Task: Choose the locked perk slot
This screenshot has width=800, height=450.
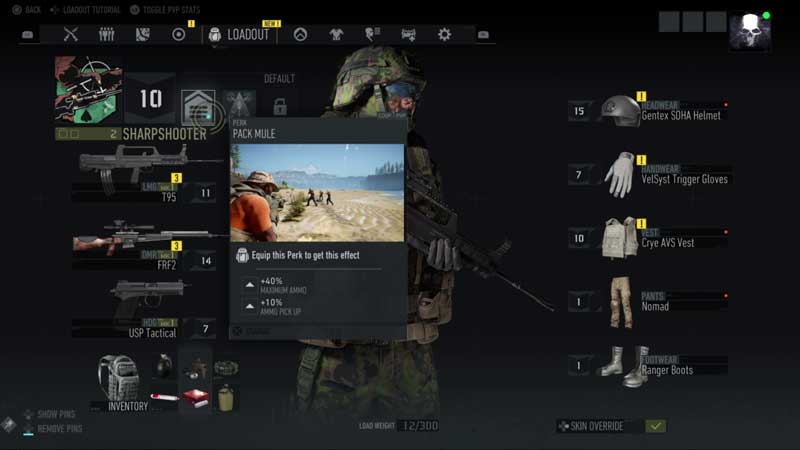Action: (280, 106)
